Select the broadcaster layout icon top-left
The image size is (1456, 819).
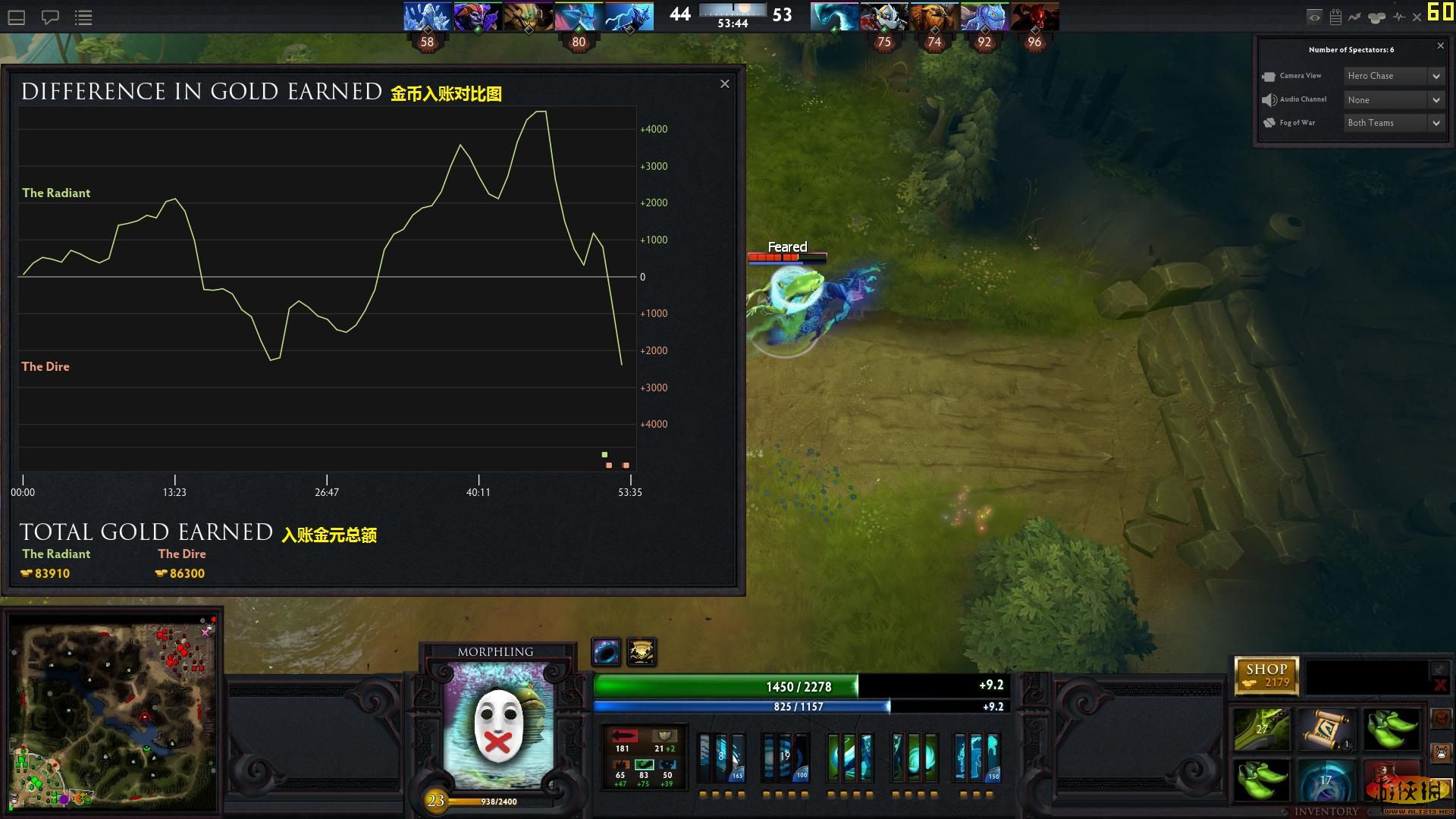tap(15, 16)
